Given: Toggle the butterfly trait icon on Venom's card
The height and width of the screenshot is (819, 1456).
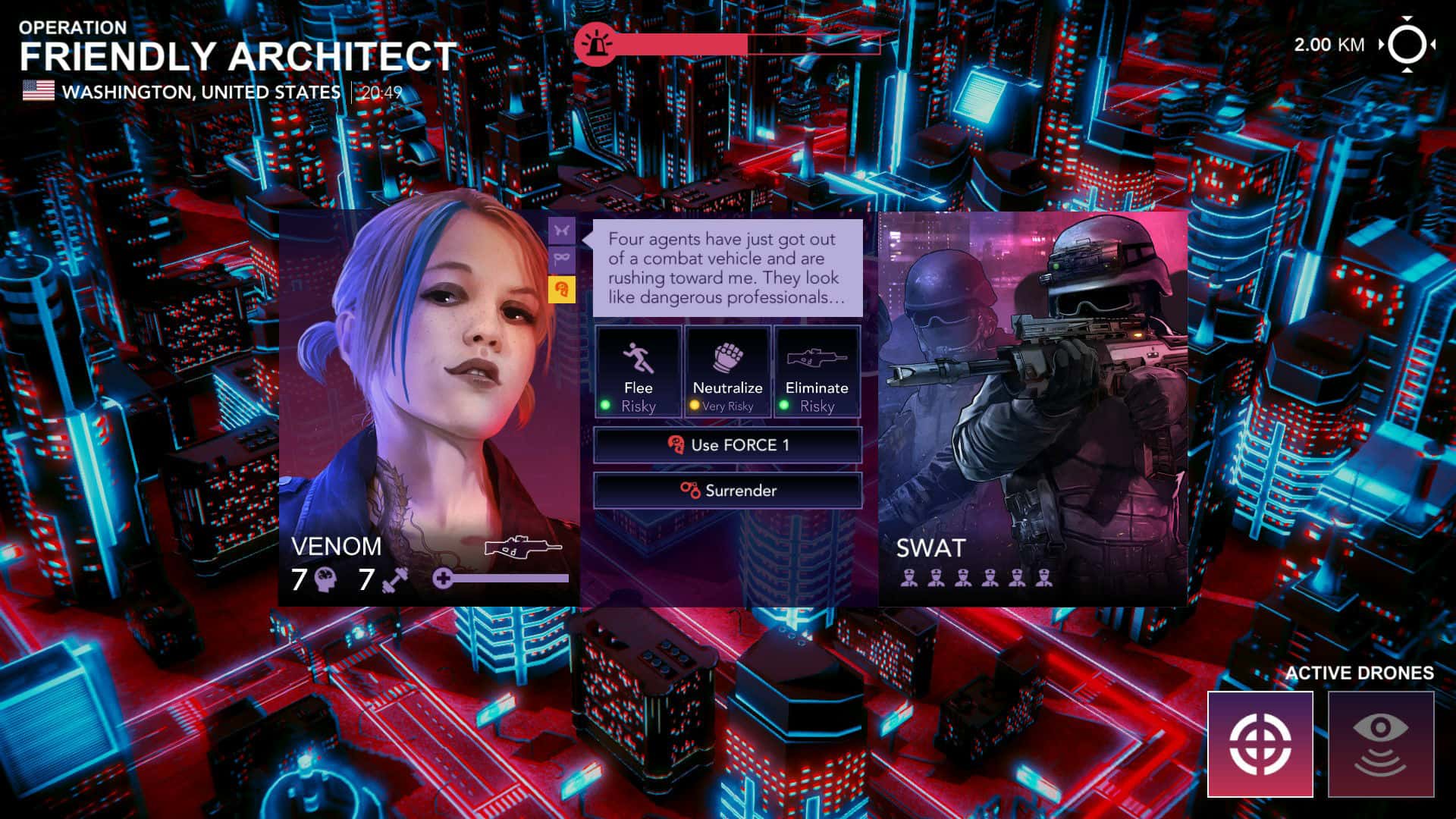Looking at the screenshot, I should [562, 228].
